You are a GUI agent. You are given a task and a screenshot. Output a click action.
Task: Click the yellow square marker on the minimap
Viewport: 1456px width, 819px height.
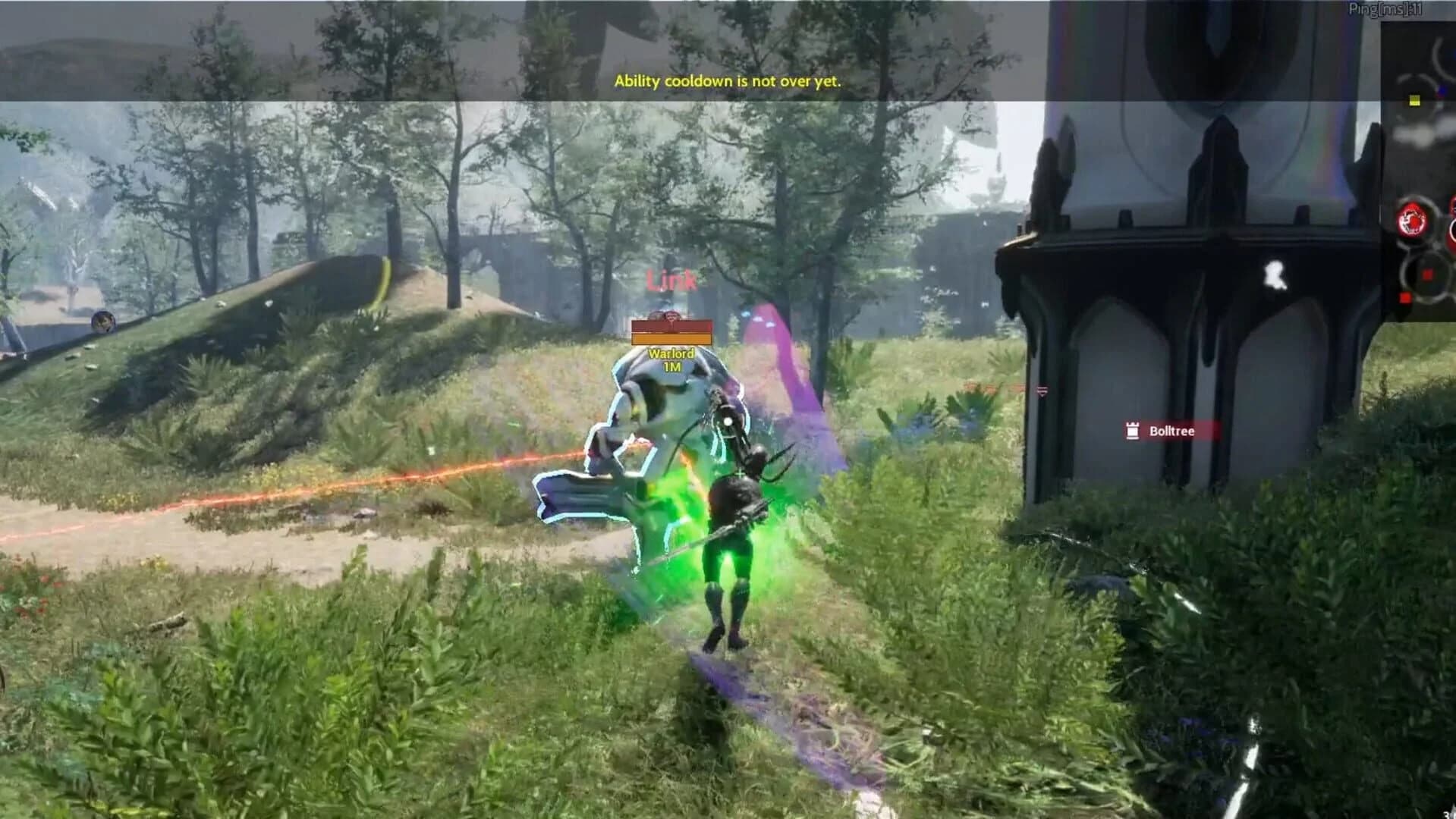(1414, 100)
